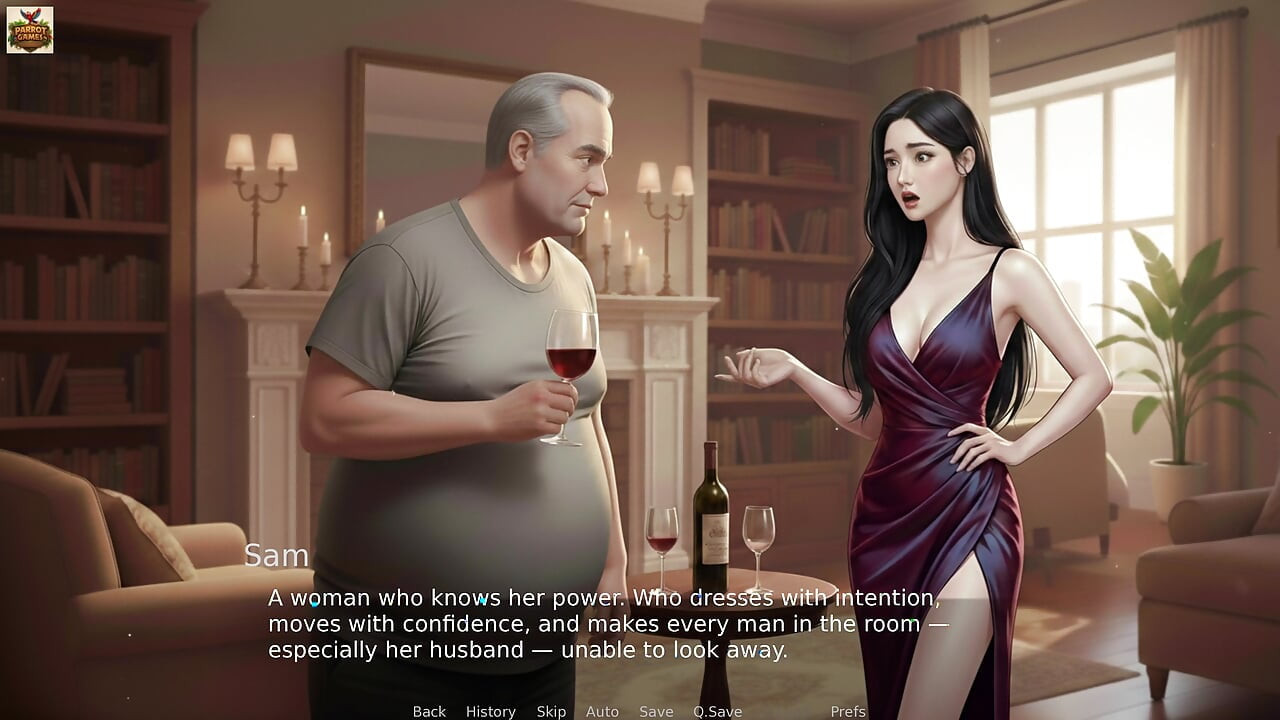1280x720 pixels.
Task: Enable Skip mode to fast-forward text
Action: (550, 711)
